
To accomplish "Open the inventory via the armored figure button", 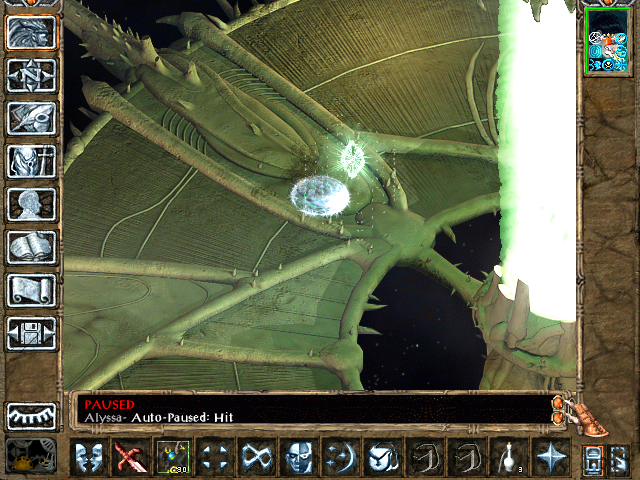I will (x=31, y=161).
